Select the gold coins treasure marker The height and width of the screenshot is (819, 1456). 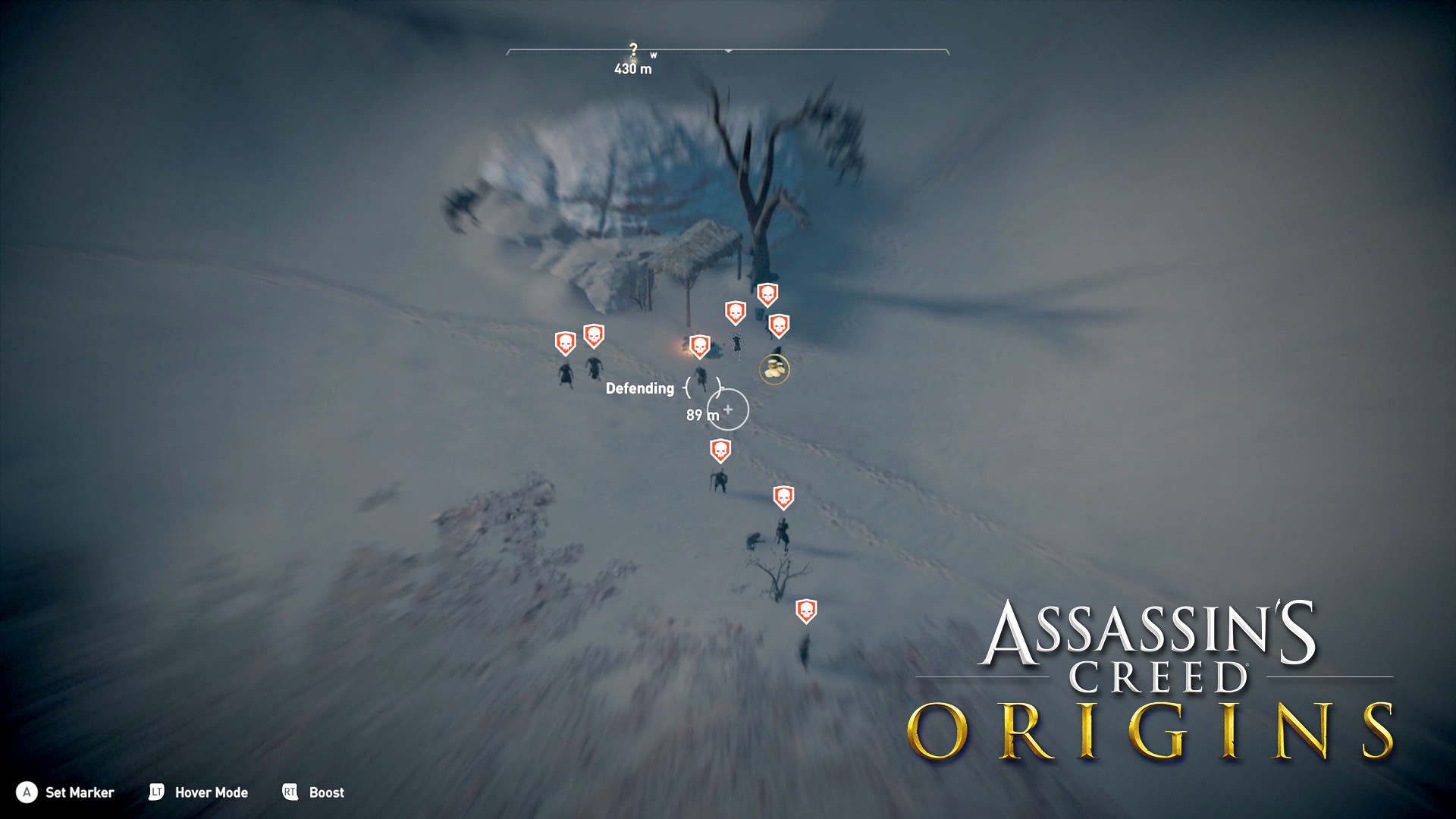774,369
